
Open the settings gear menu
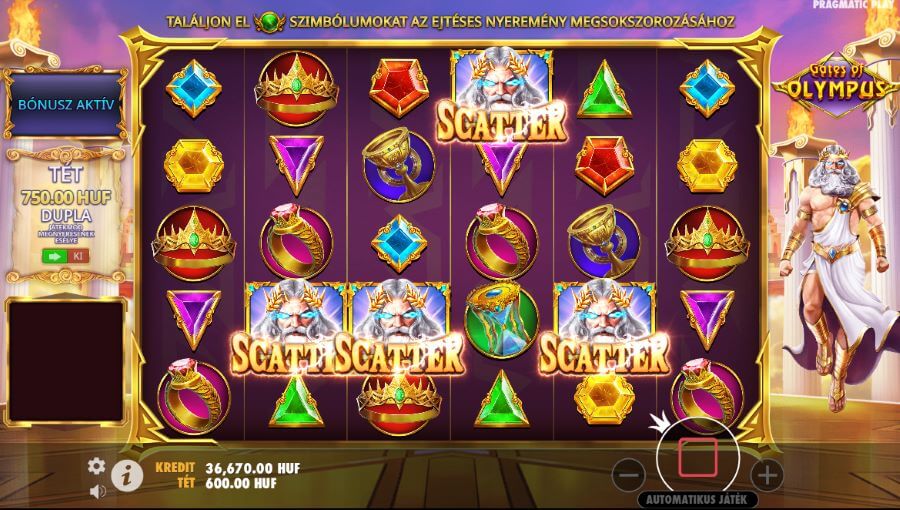[97, 466]
